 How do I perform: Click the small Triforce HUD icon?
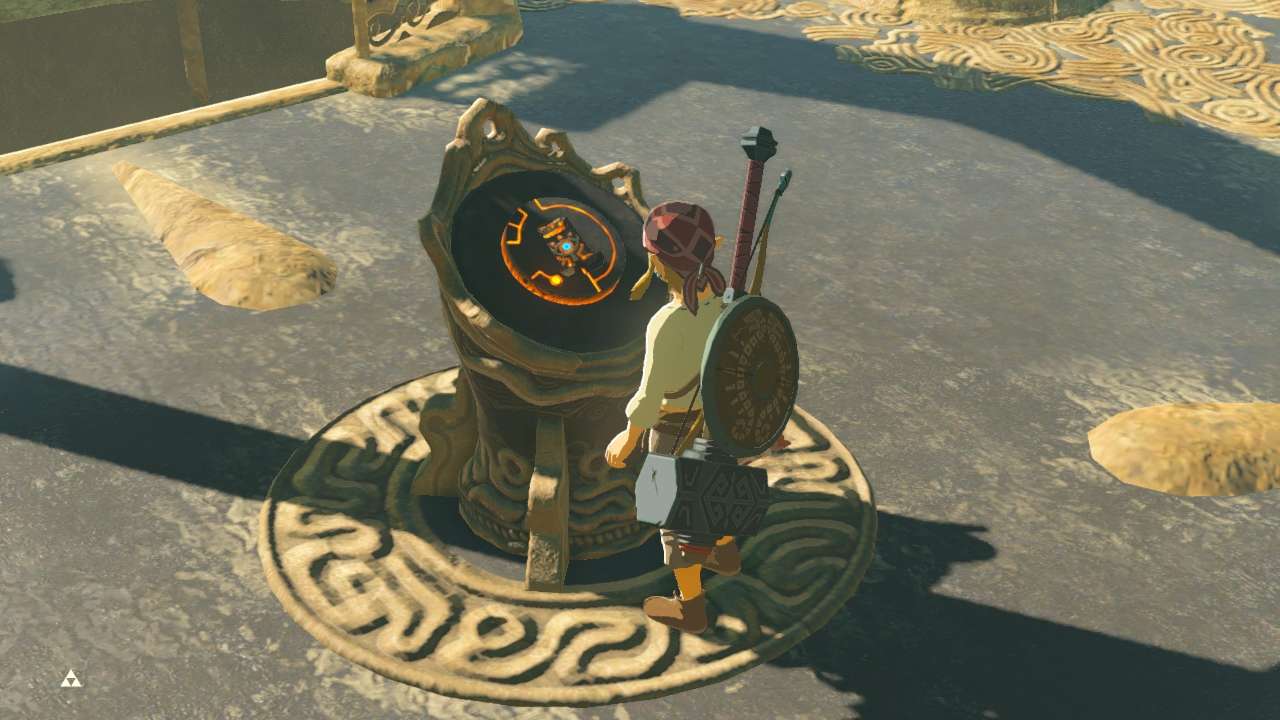(x=70, y=679)
